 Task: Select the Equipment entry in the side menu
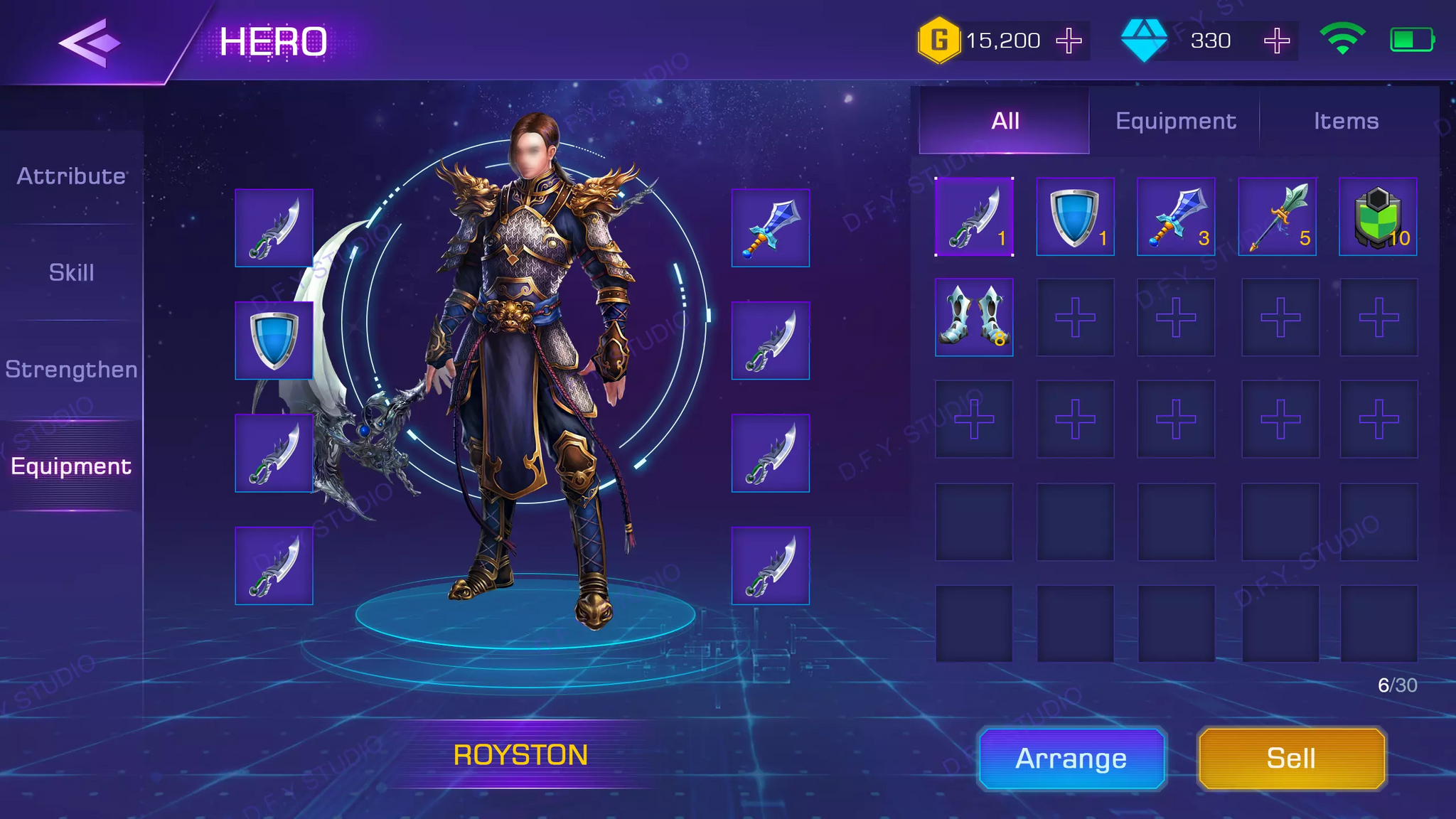71,466
